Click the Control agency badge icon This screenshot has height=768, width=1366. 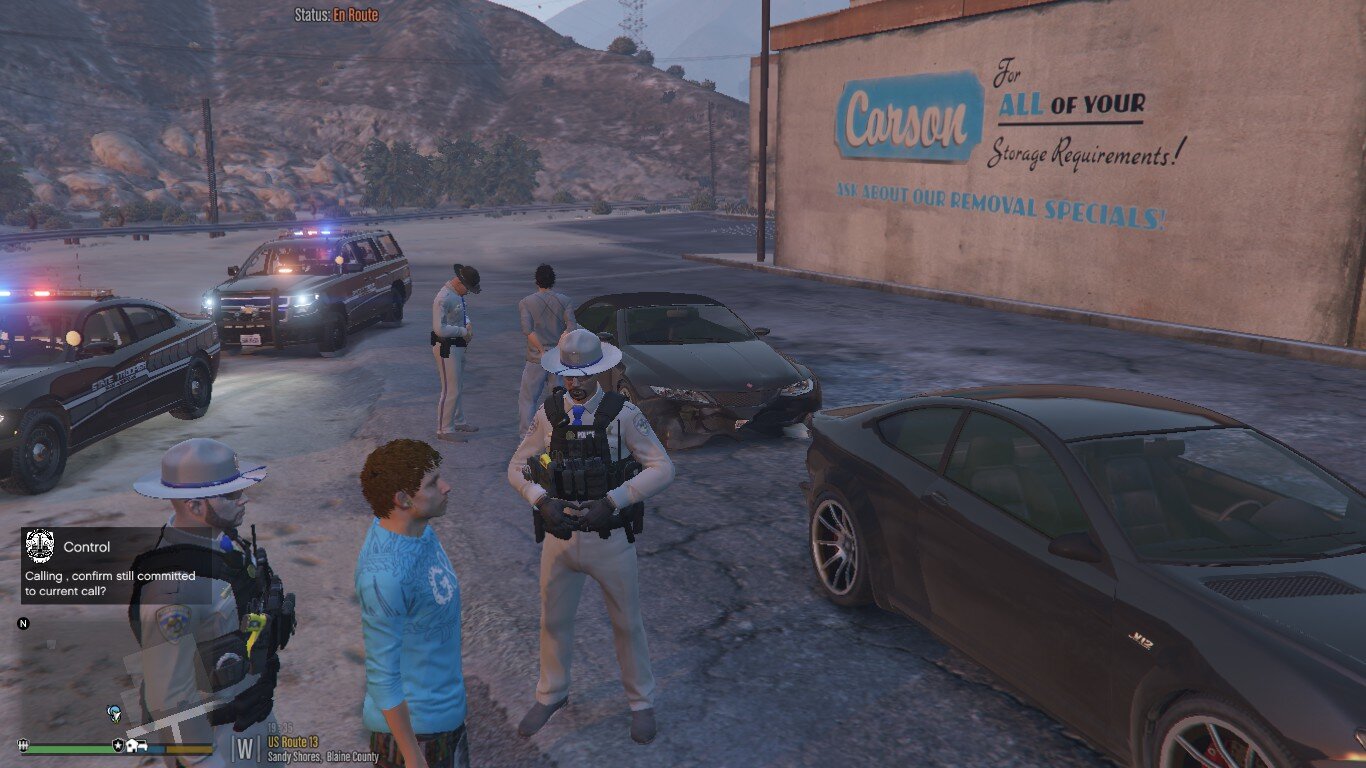click(x=39, y=546)
